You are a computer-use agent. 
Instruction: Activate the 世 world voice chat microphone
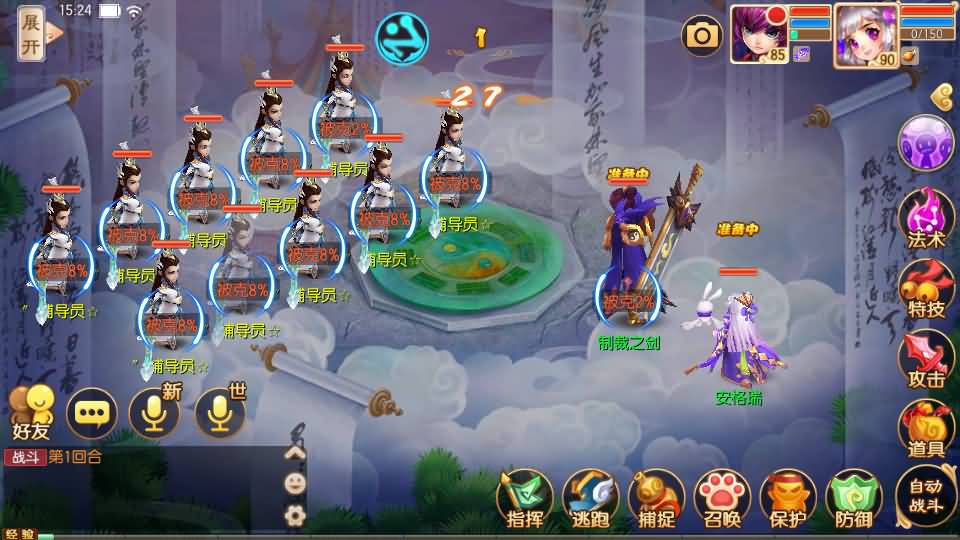219,412
